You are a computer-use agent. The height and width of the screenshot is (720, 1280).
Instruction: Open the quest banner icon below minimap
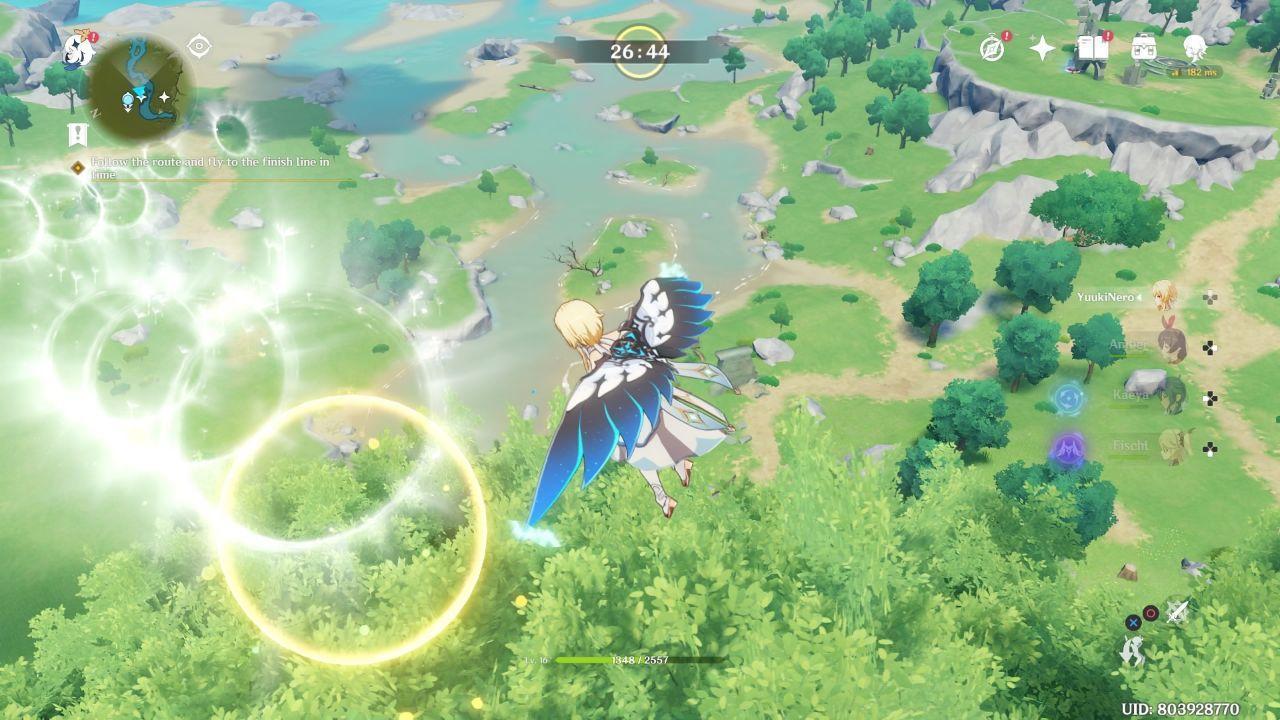[x=78, y=135]
